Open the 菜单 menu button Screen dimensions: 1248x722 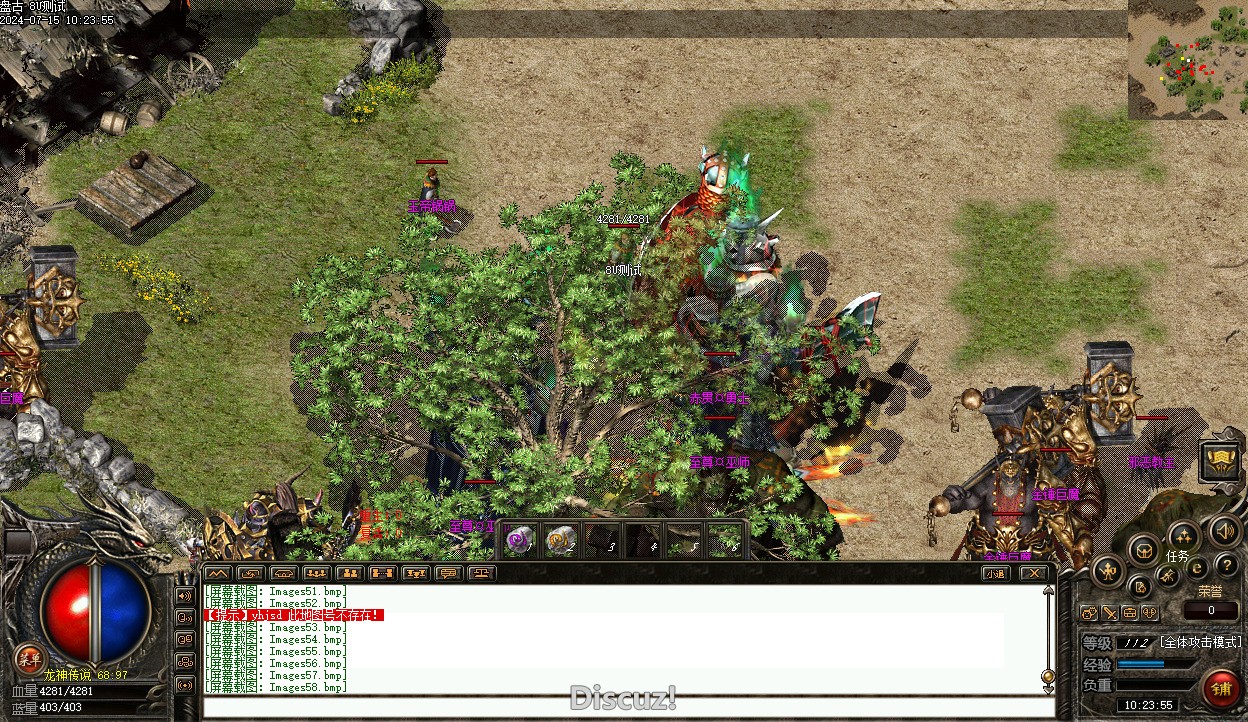[29, 659]
